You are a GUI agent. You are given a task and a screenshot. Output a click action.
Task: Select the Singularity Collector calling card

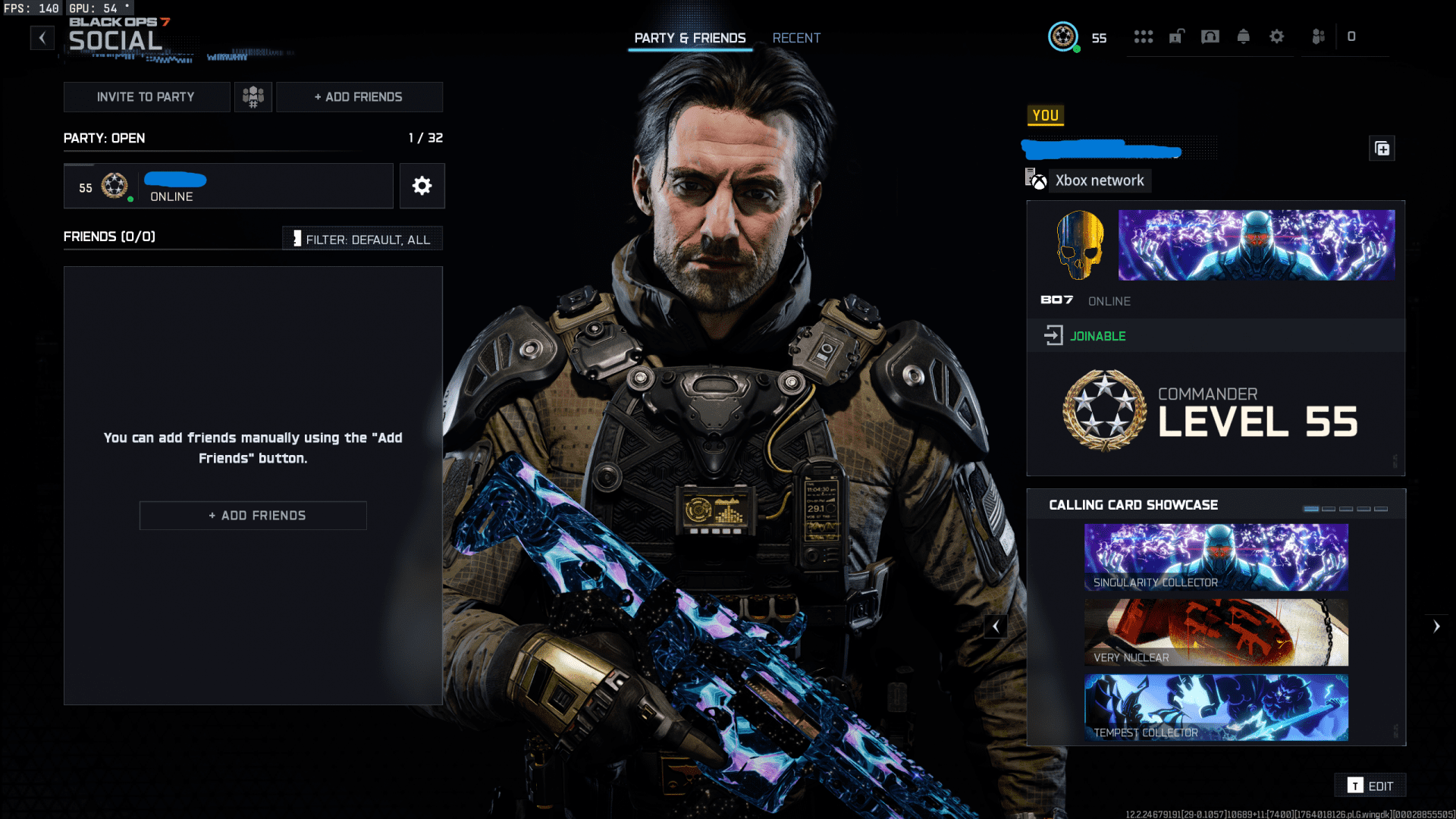[1216, 557]
